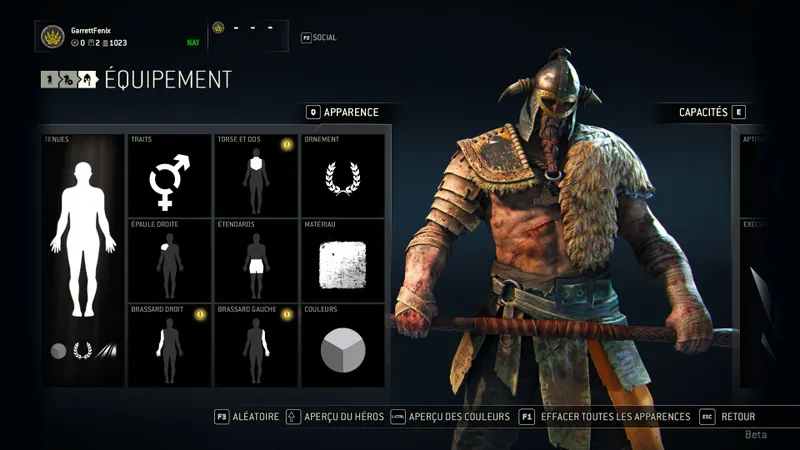800x450 pixels.
Task: Select the Épaule Droite slot
Action: pos(170,261)
